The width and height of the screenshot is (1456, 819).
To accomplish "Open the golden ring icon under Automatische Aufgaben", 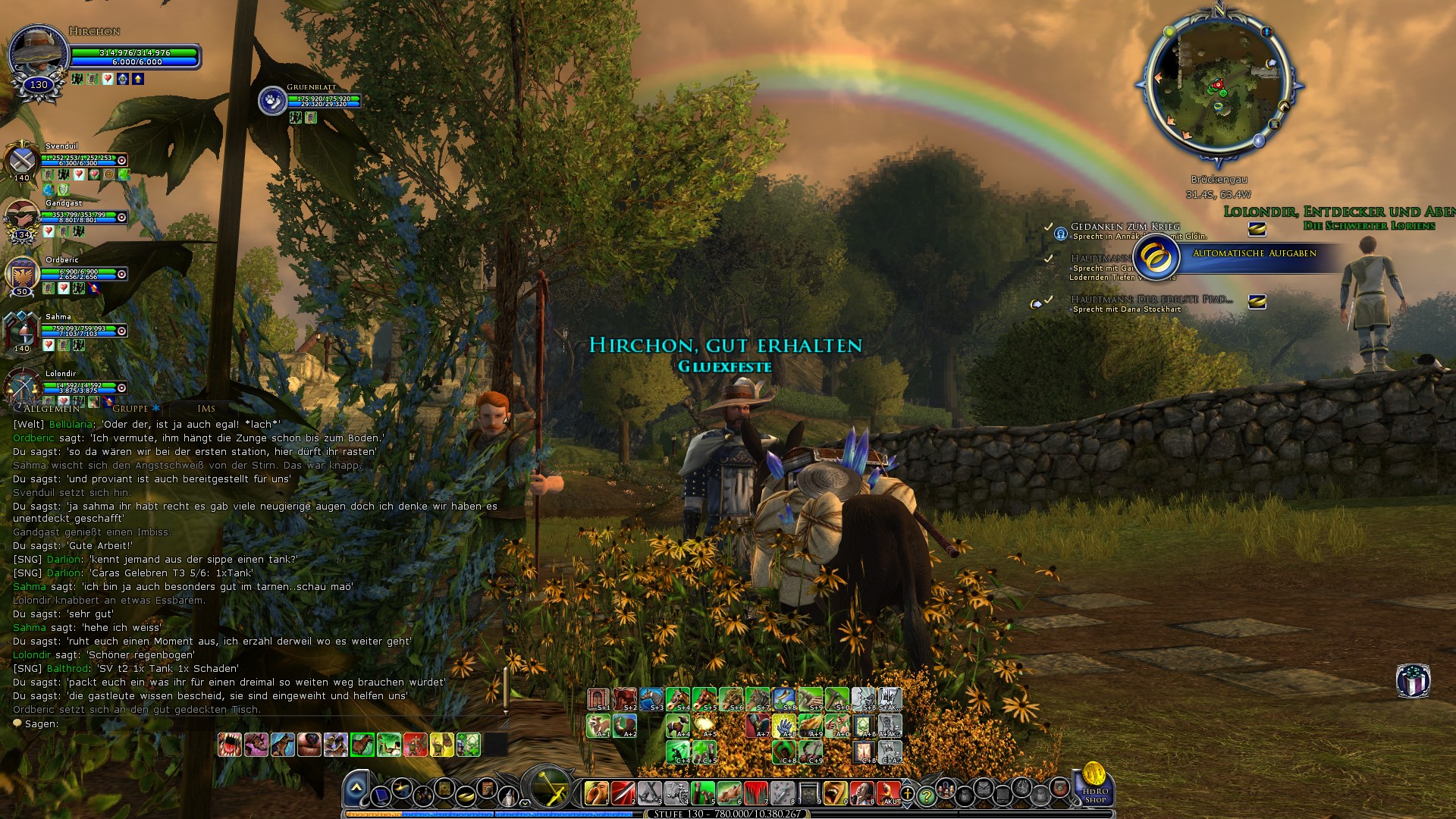I will point(1156,257).
